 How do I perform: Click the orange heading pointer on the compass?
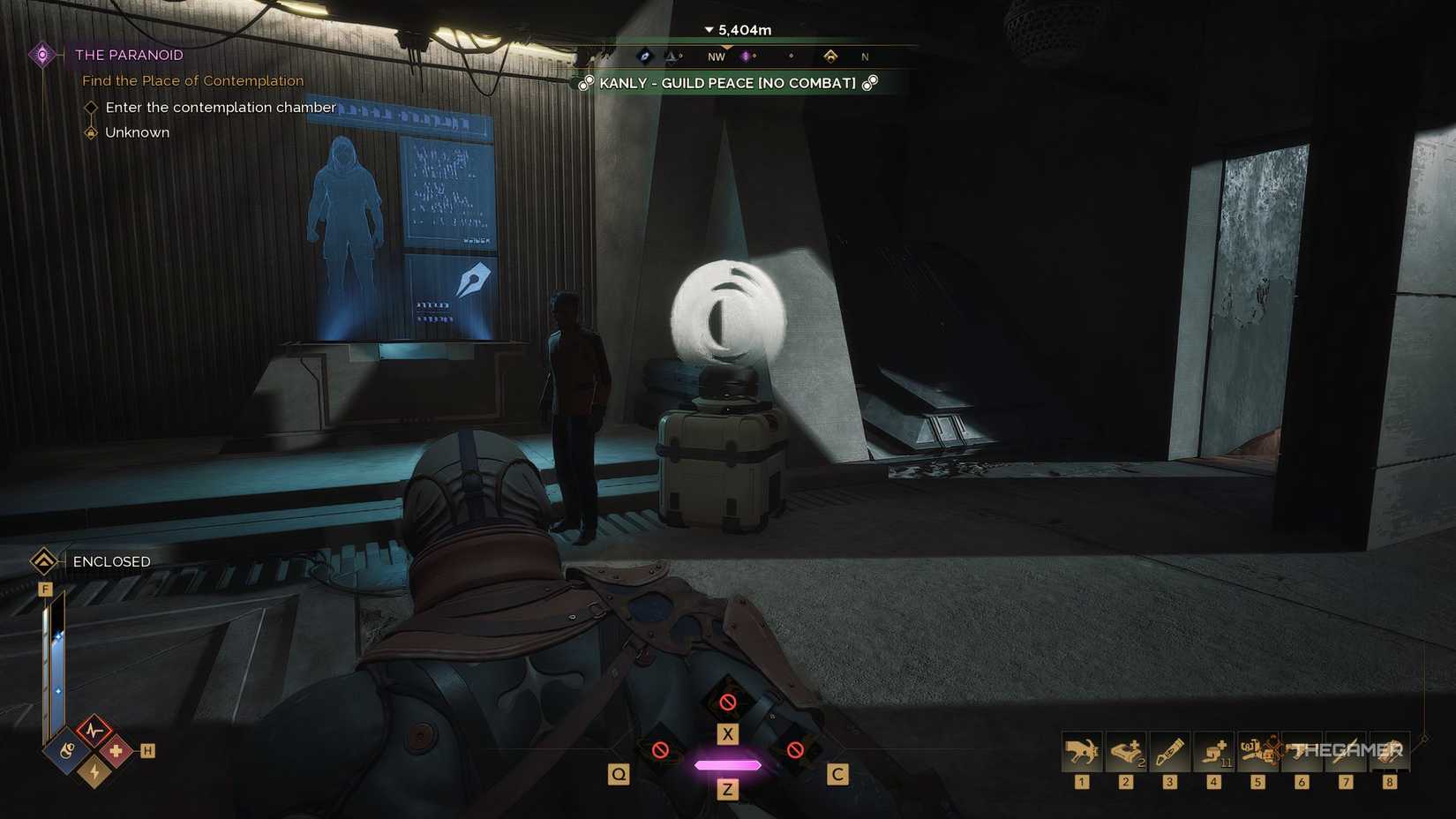(727, 47)
